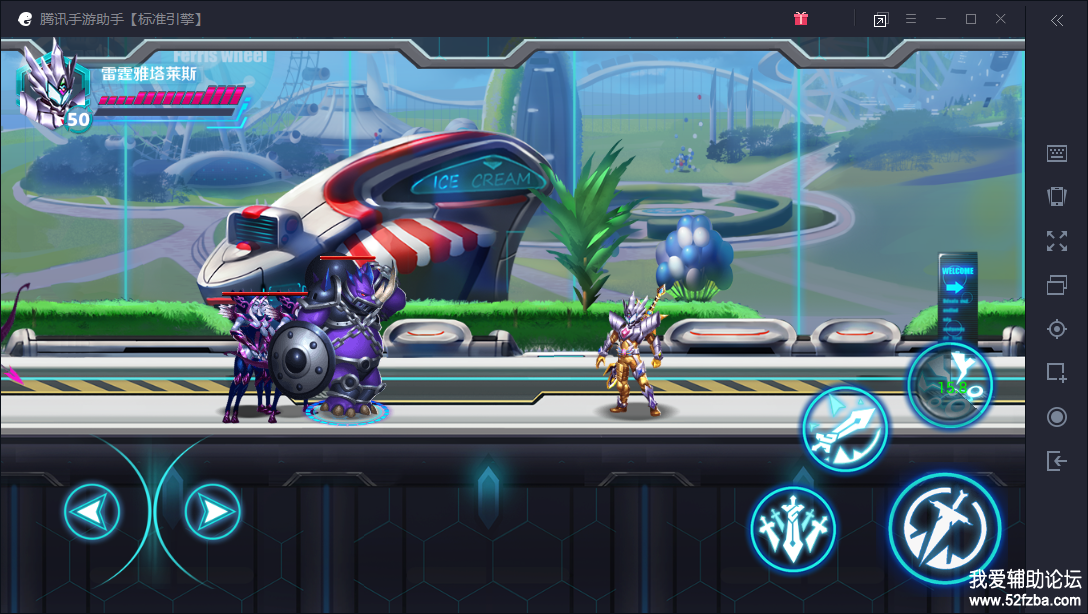Minimize the emulator window
The height and width of the screenshot is (614, 1088).
pyautogui.click(x=940, y=19)
